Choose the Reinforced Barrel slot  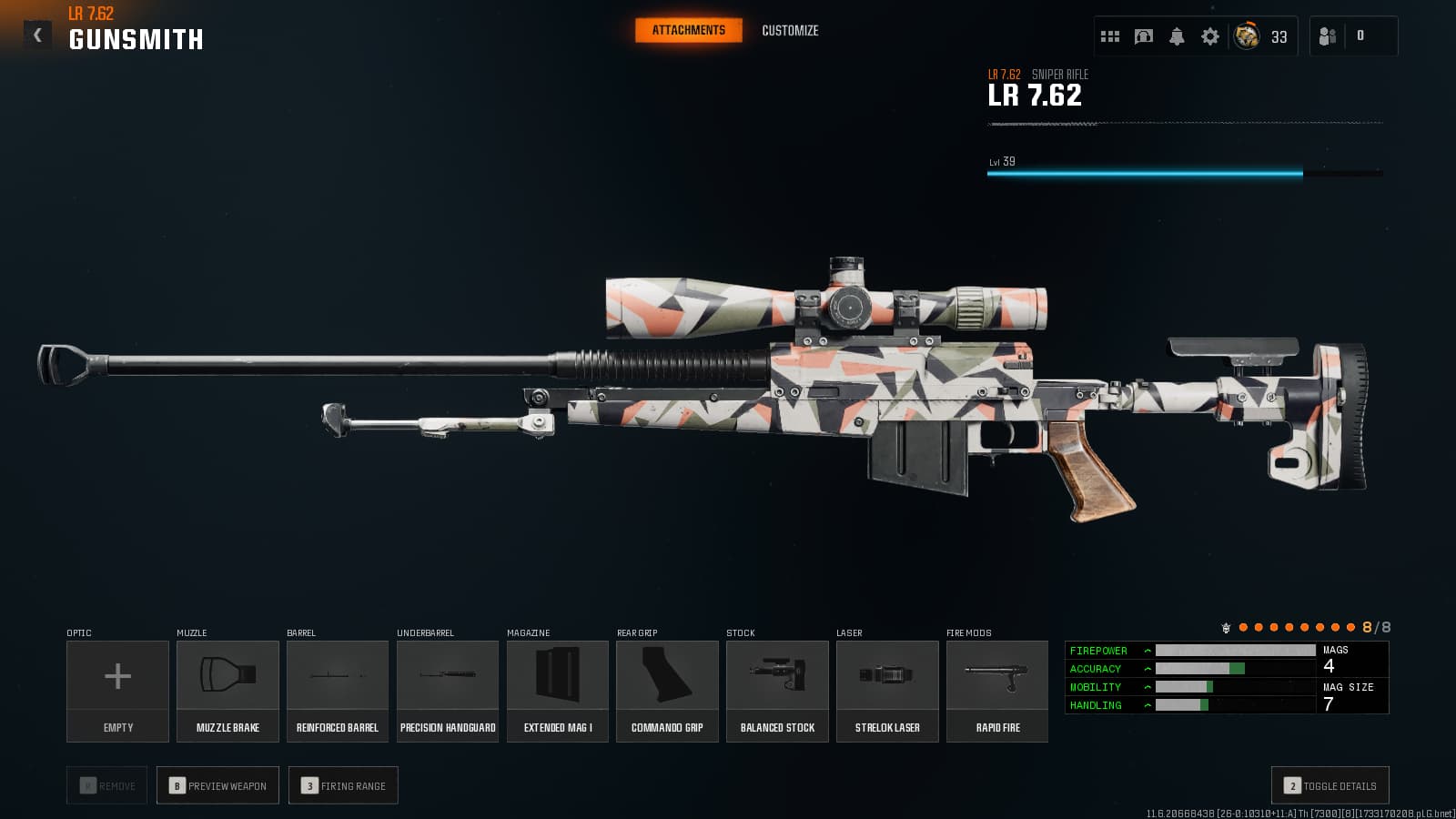pyautogui.click(x=338, y=691)
